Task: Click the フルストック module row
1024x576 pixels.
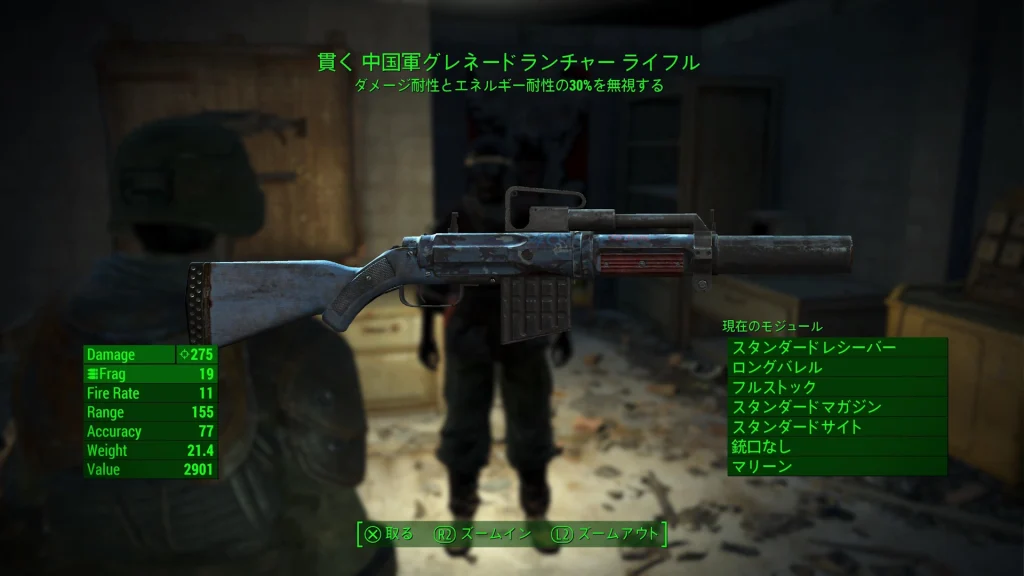Action: 836,387
